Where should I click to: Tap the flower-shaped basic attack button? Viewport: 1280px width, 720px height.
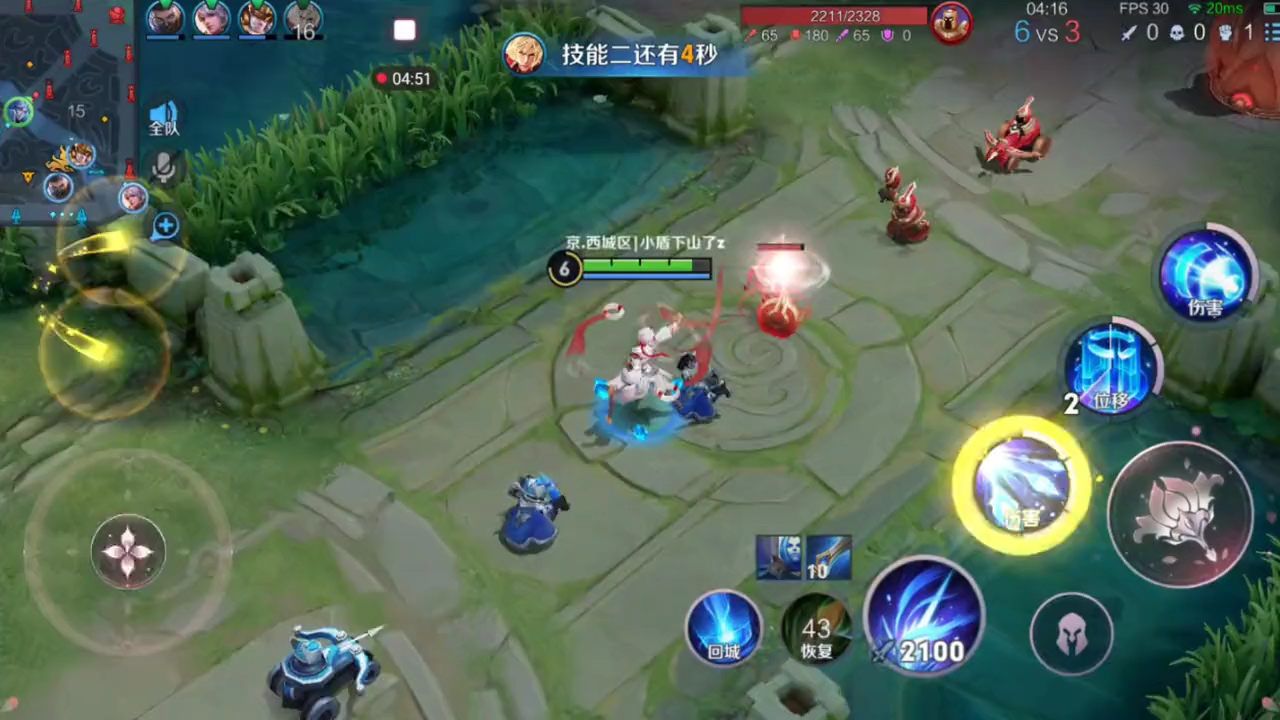1180,514
